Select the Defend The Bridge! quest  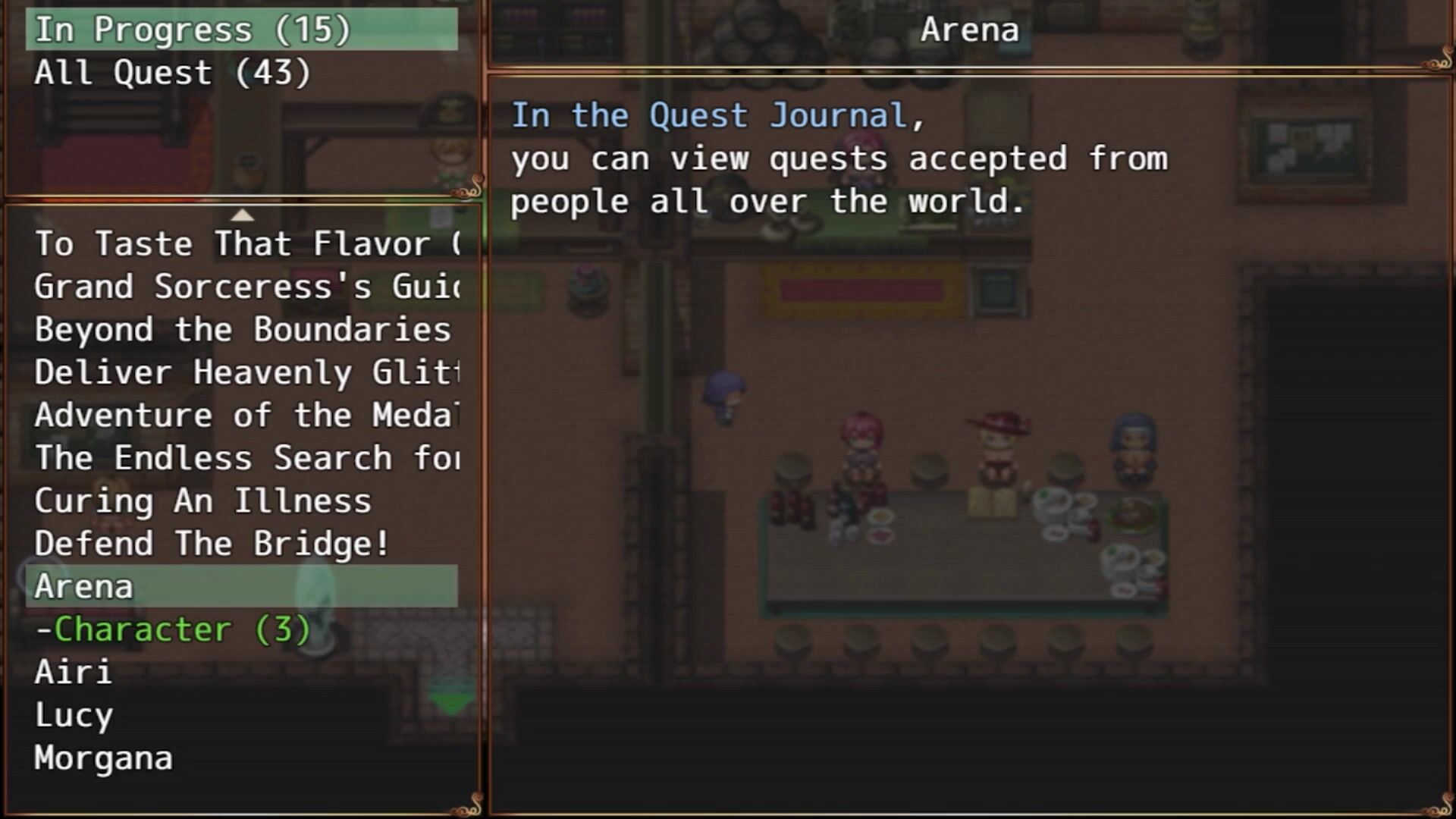coord(212,544)
